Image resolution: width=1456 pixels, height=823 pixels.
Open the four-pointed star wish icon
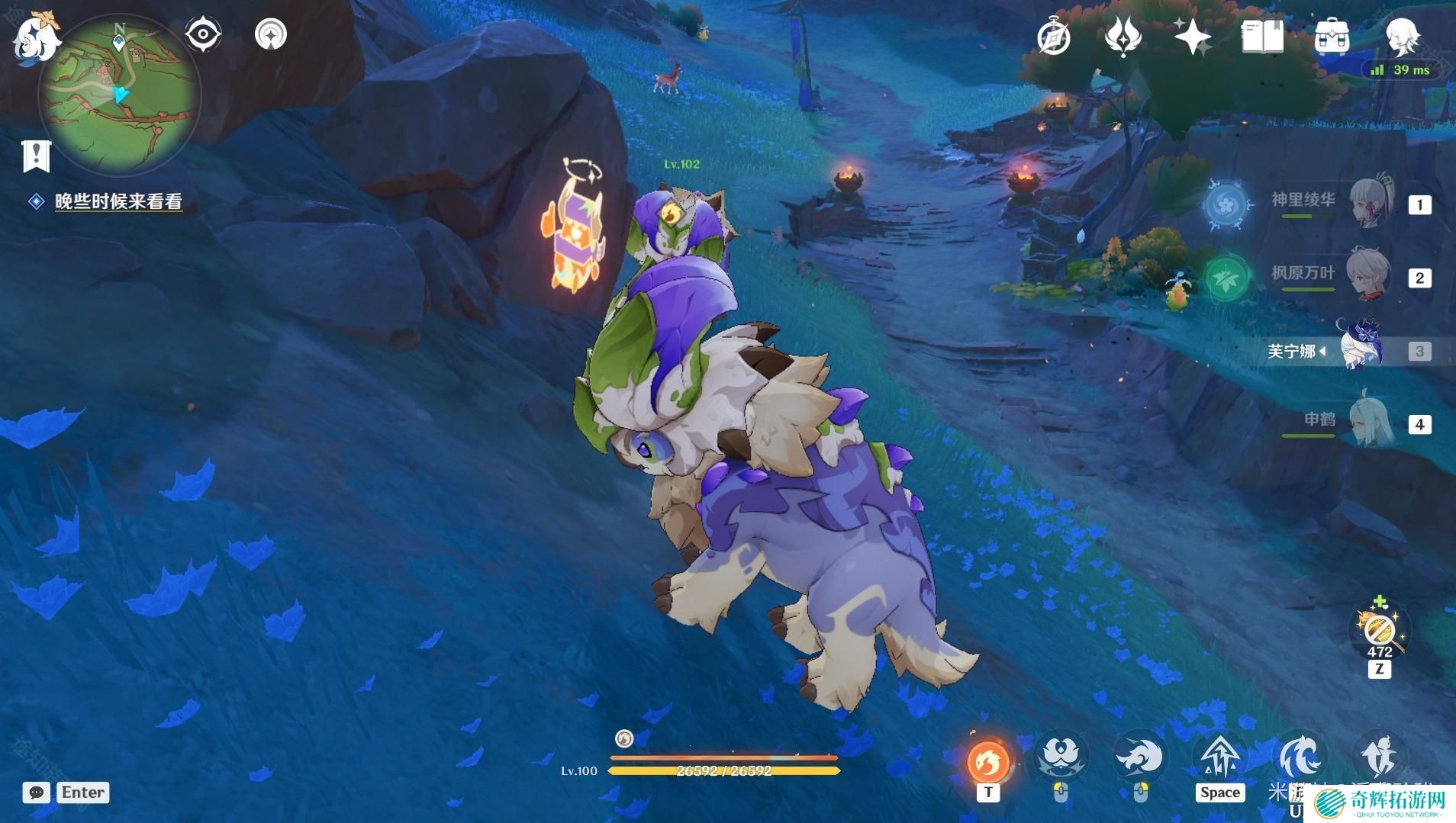[1193, 37]
